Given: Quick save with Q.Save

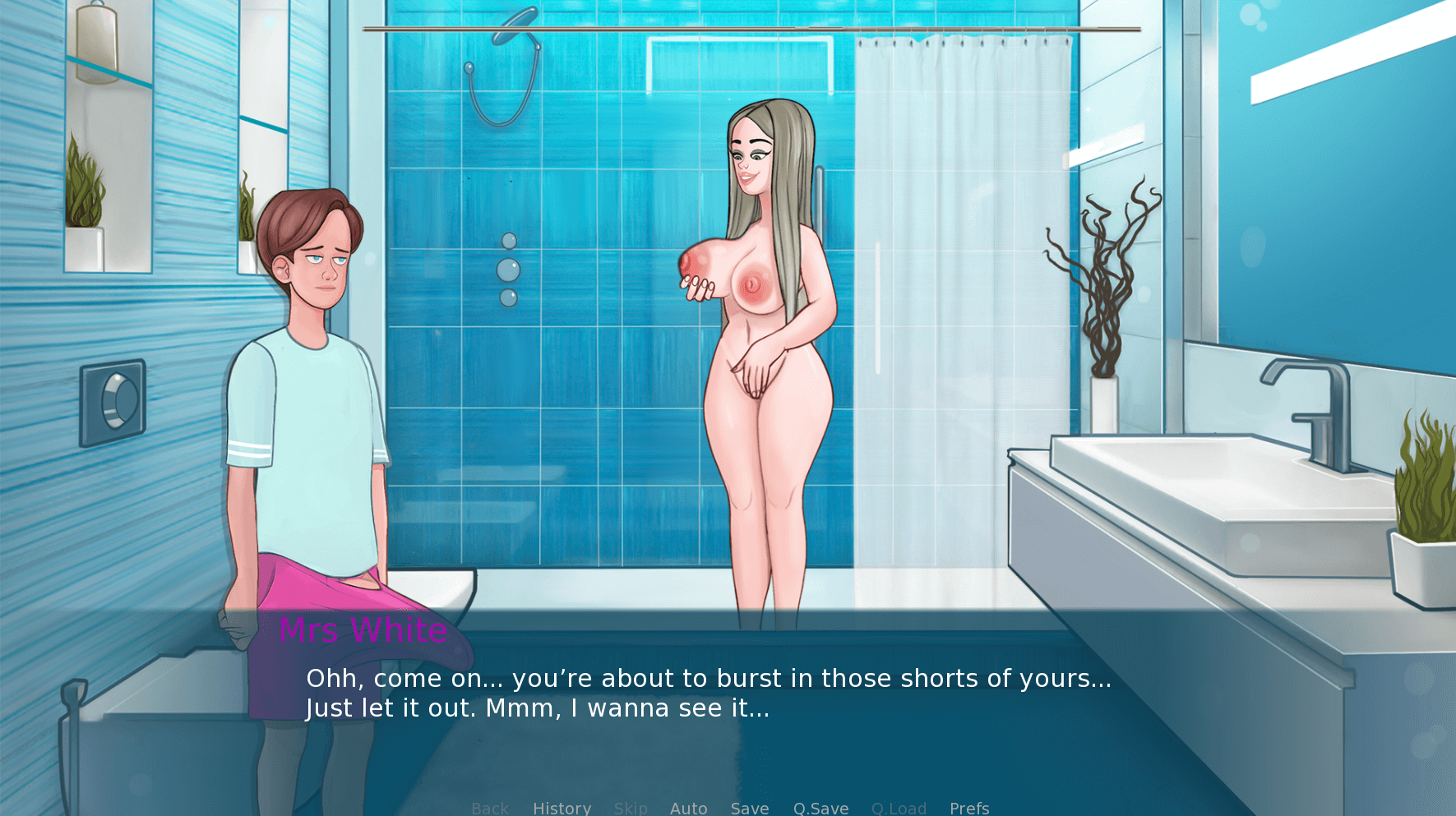Looking at the screenshot, I should click(x=820, y=808).
